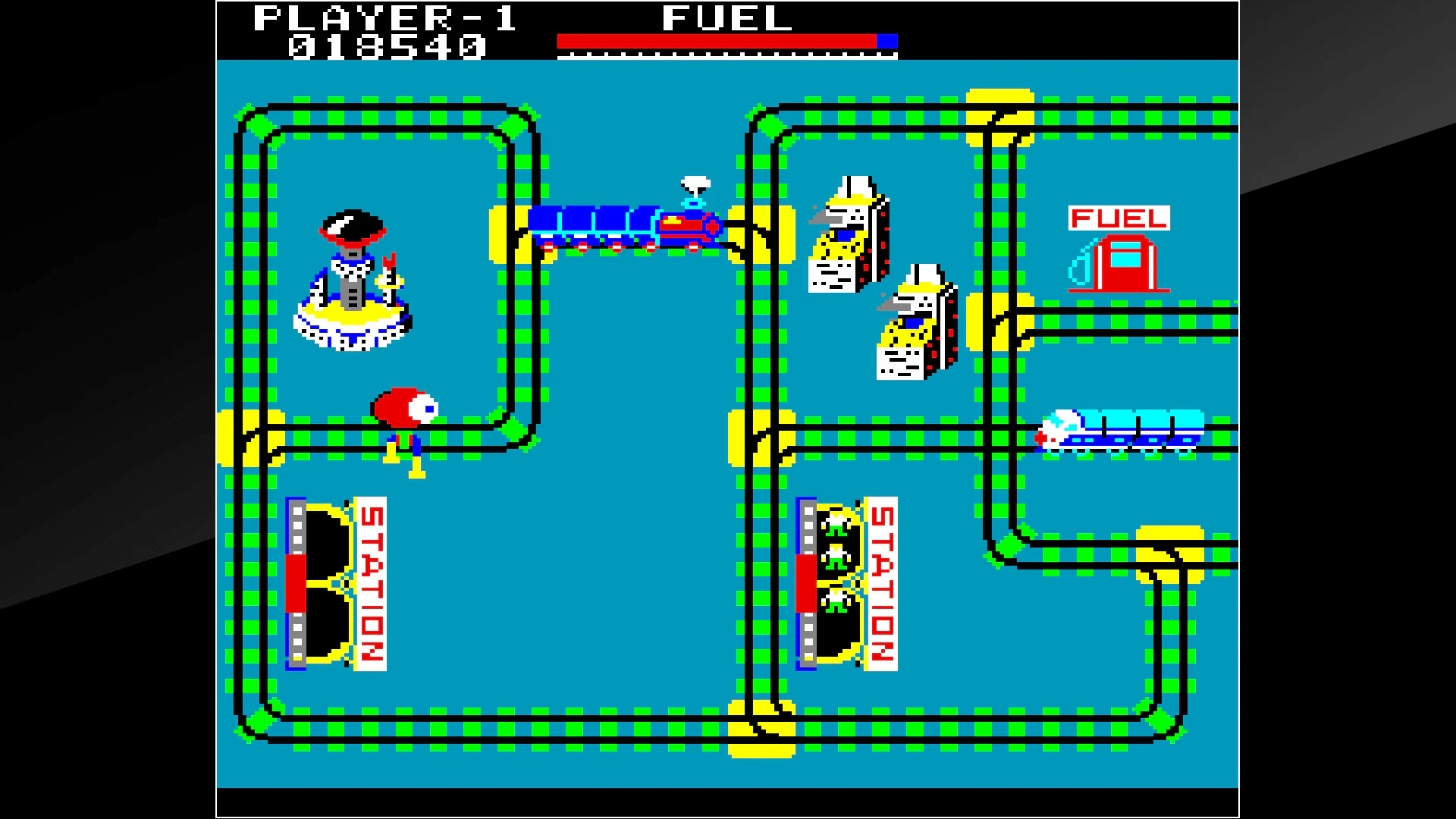Click the red fuel gauge bar
This screenshot has width=1456, height=819.
717,39
